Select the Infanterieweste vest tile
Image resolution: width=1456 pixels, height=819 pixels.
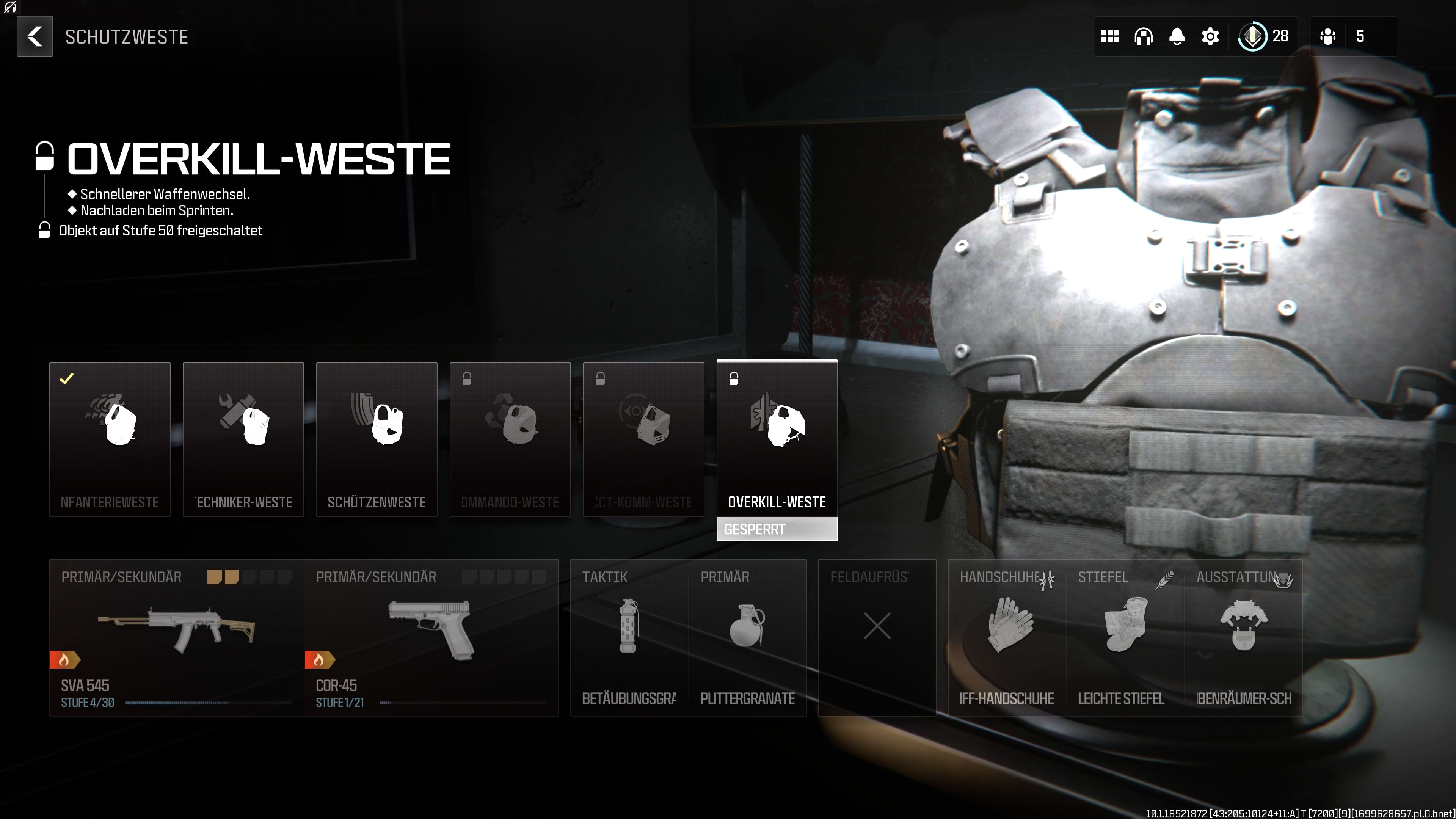point(110,439)
